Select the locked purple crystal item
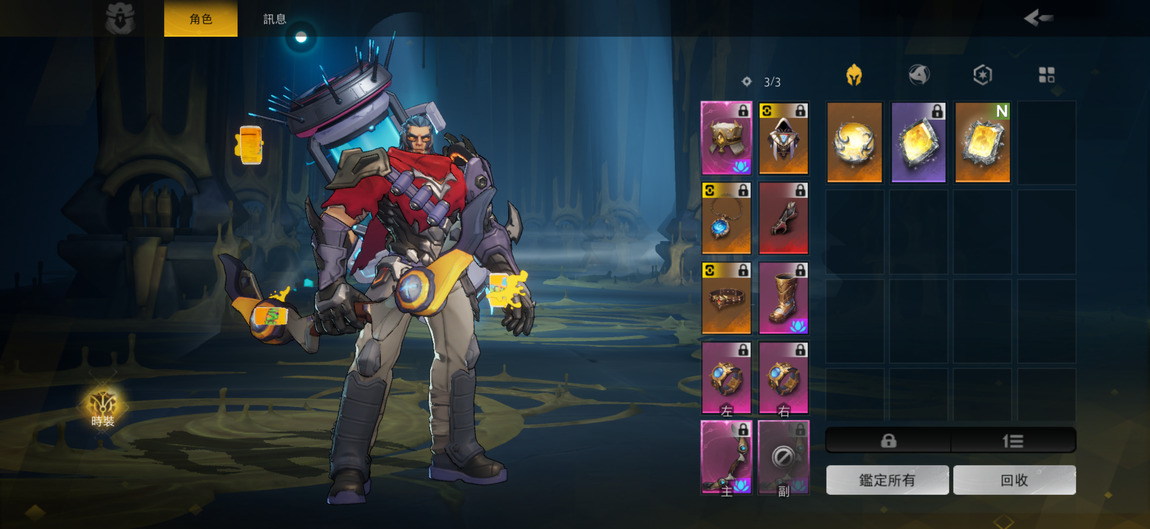Viewport: 1150px width, 529px height. pos(918,142)
